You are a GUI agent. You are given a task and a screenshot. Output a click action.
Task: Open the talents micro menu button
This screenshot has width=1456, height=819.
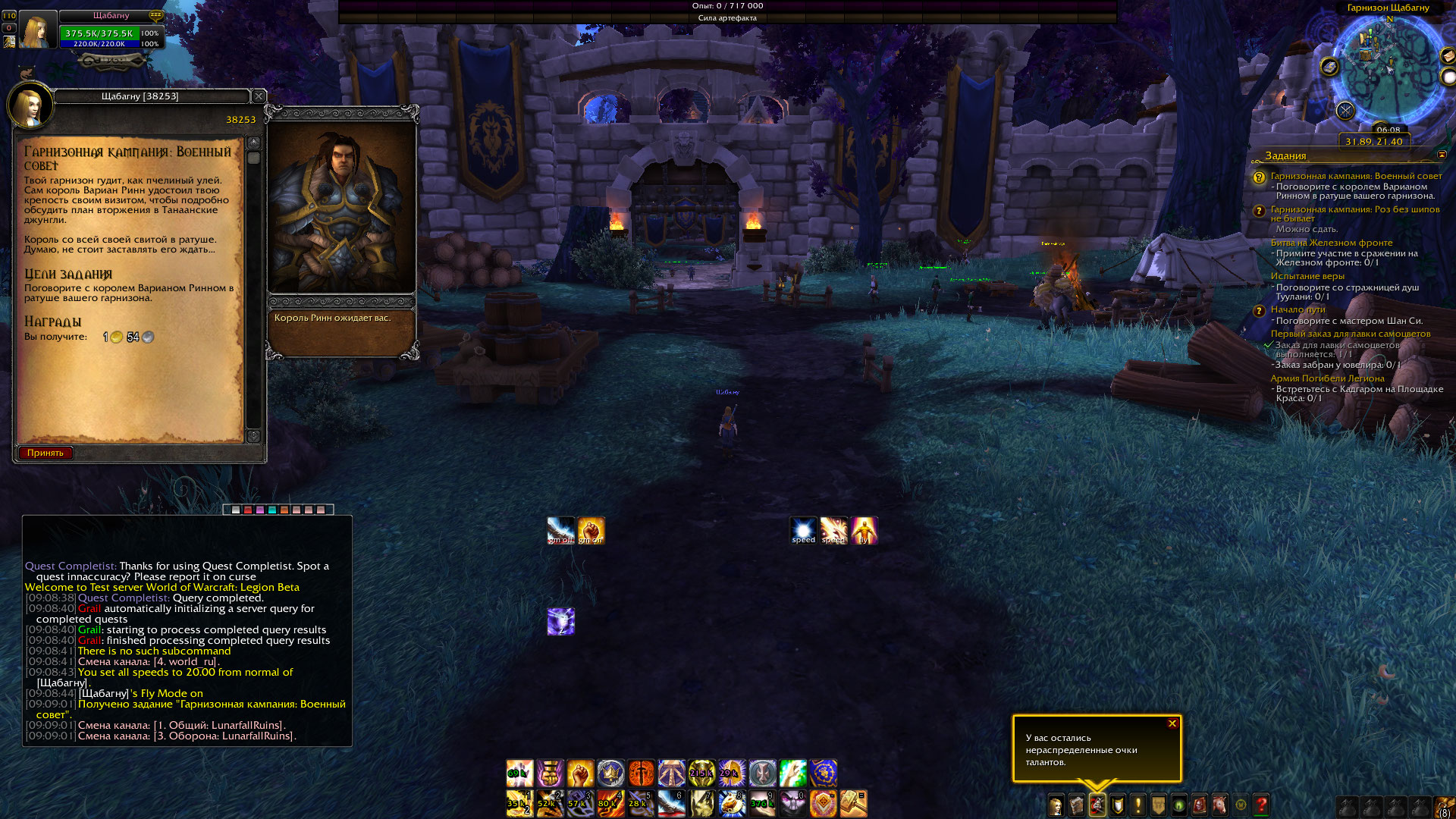[x=1097, y=805]
